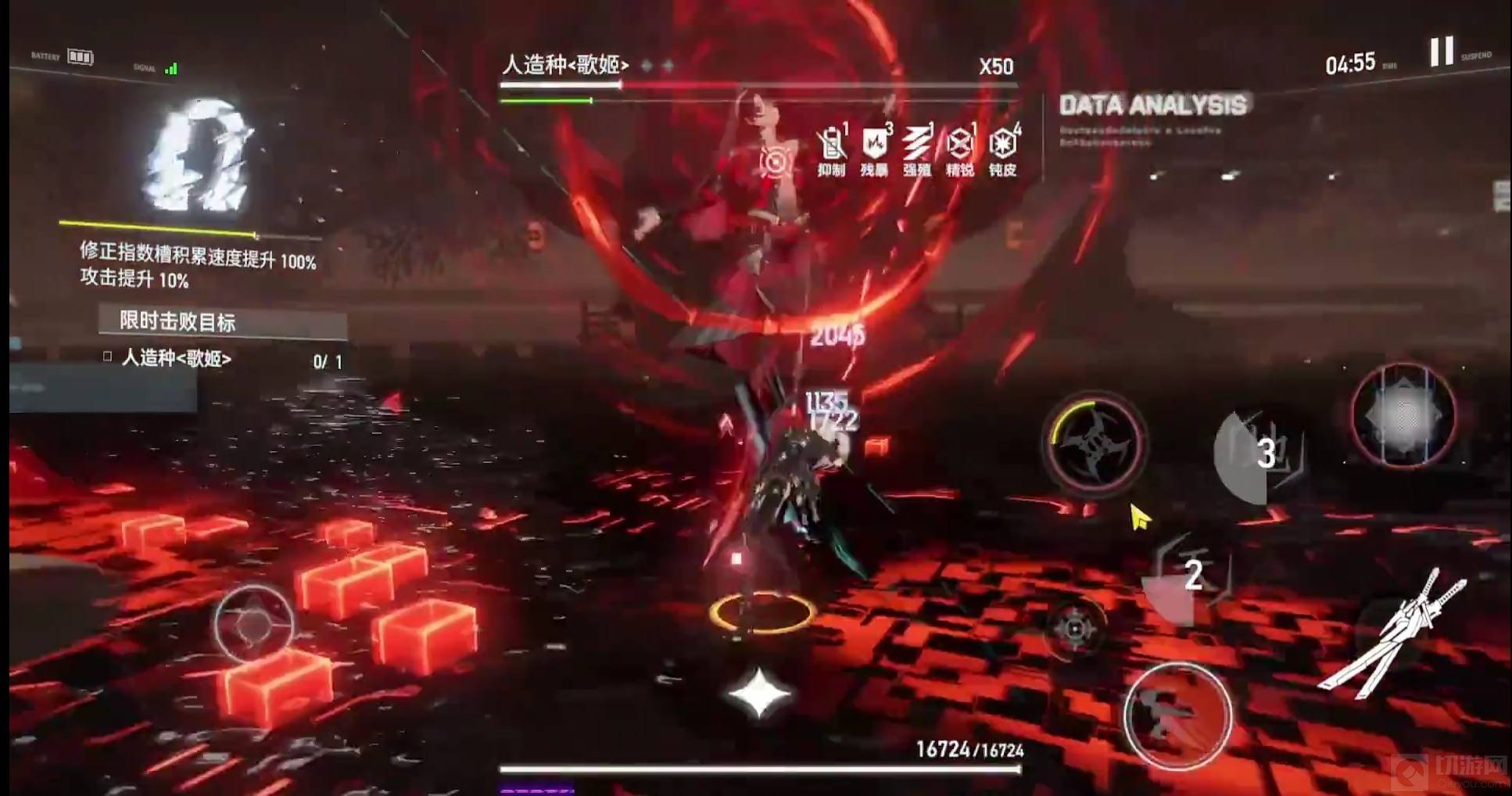Select the 限时击败目标 objective header
The image size is (1512, 796).
click(223, 321)
